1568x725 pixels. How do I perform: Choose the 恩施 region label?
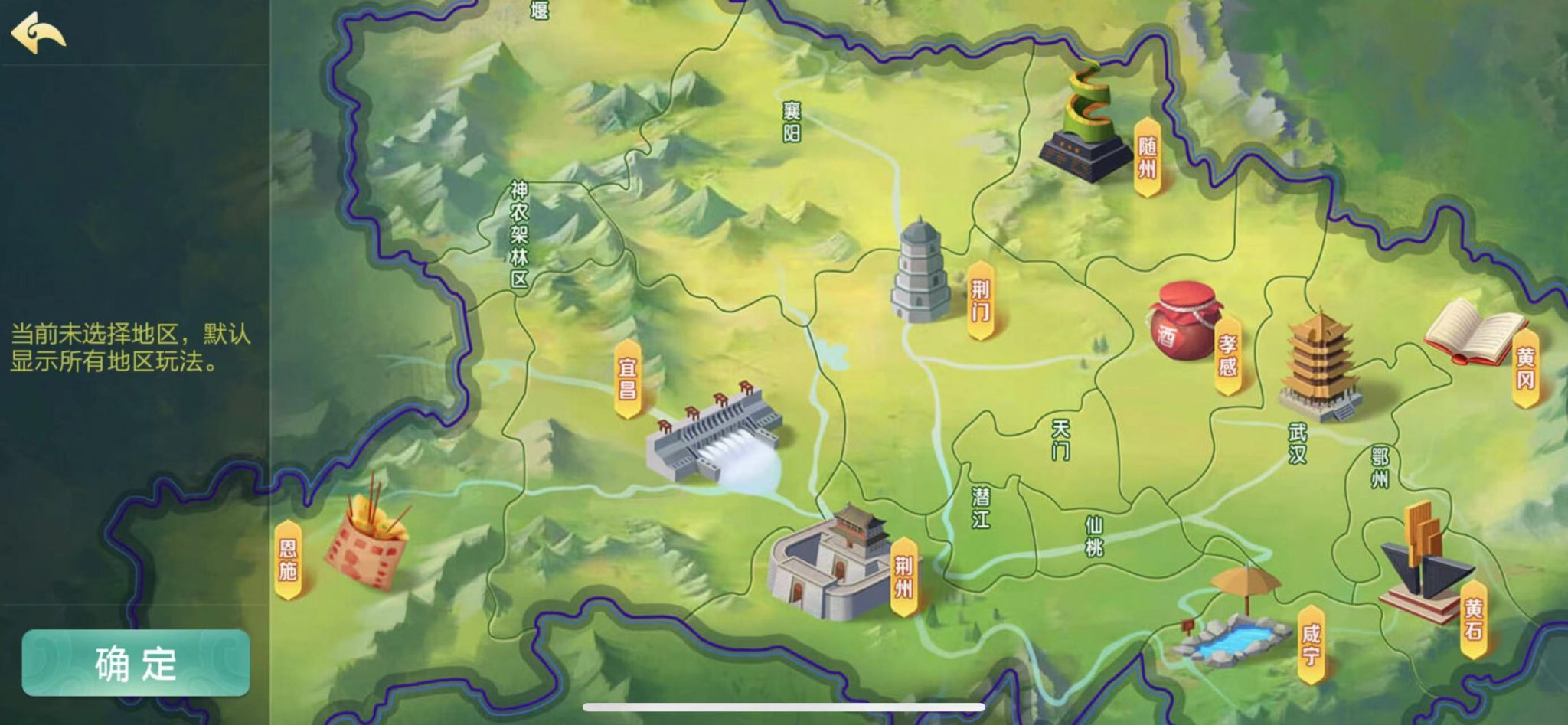click(x=288, y=559)
